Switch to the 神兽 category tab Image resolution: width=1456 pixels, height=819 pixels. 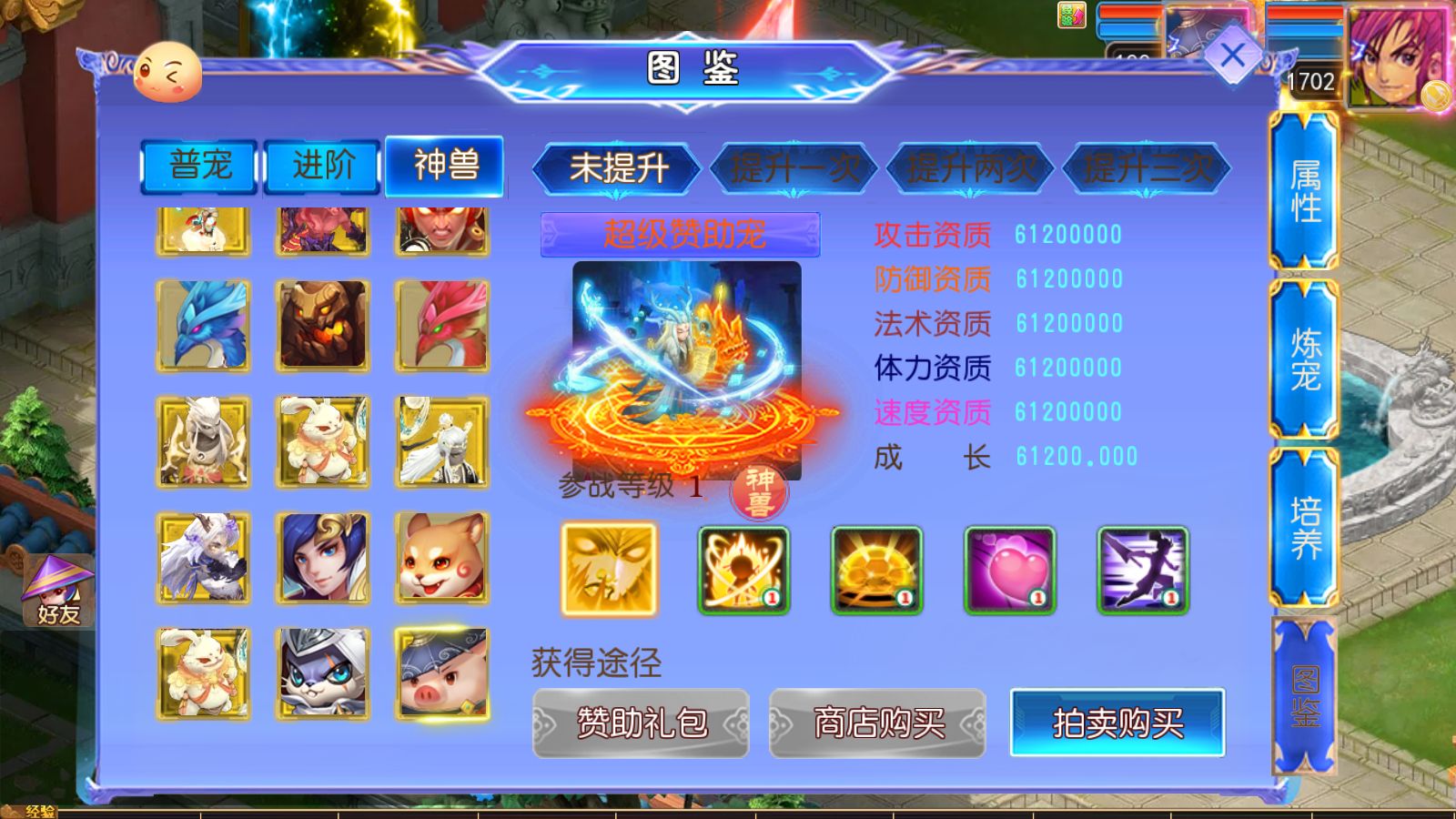[x=445, y=167]
